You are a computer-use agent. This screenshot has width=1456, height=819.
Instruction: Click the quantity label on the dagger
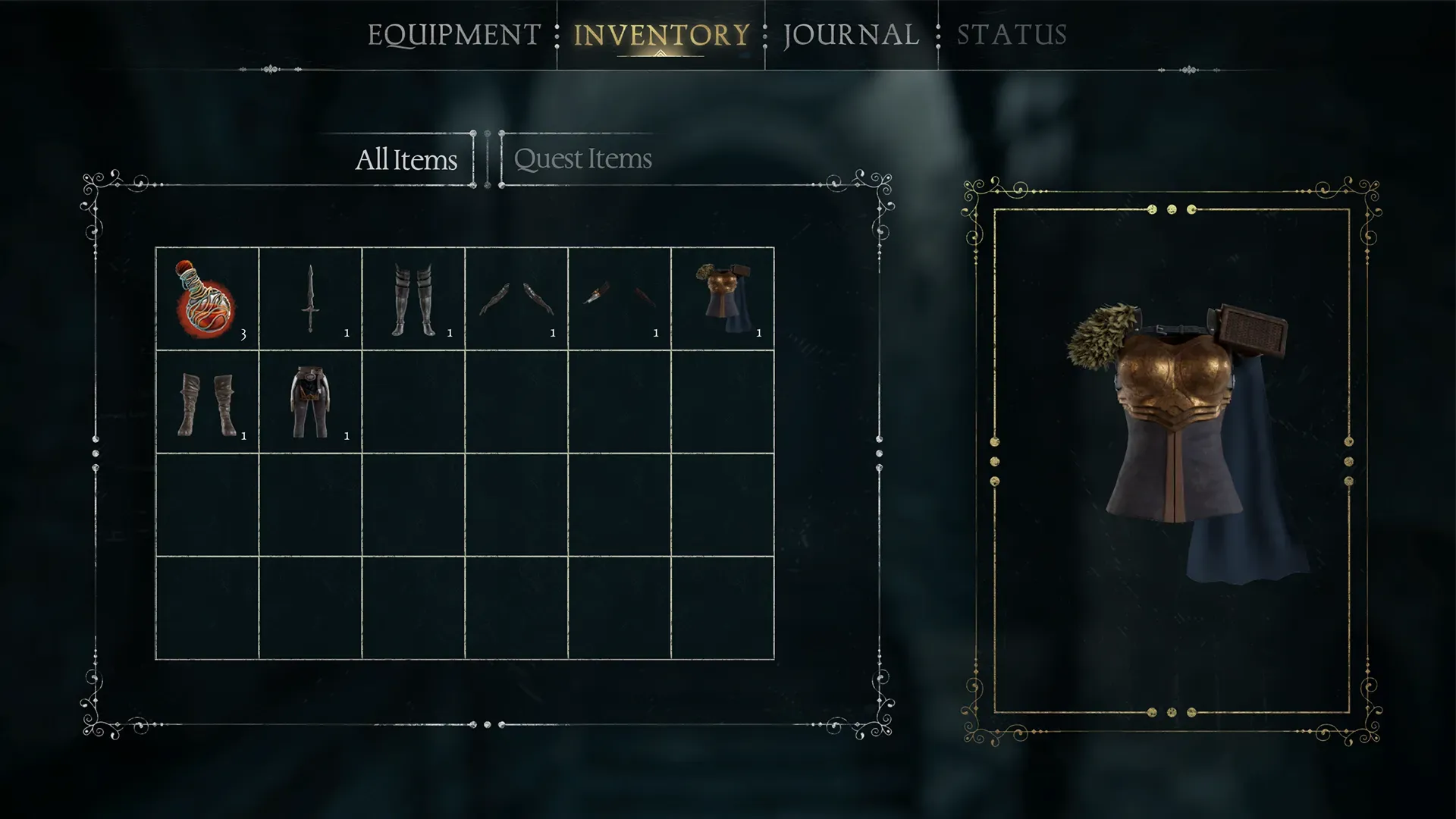pyautogui.click(x=347, y=332)
